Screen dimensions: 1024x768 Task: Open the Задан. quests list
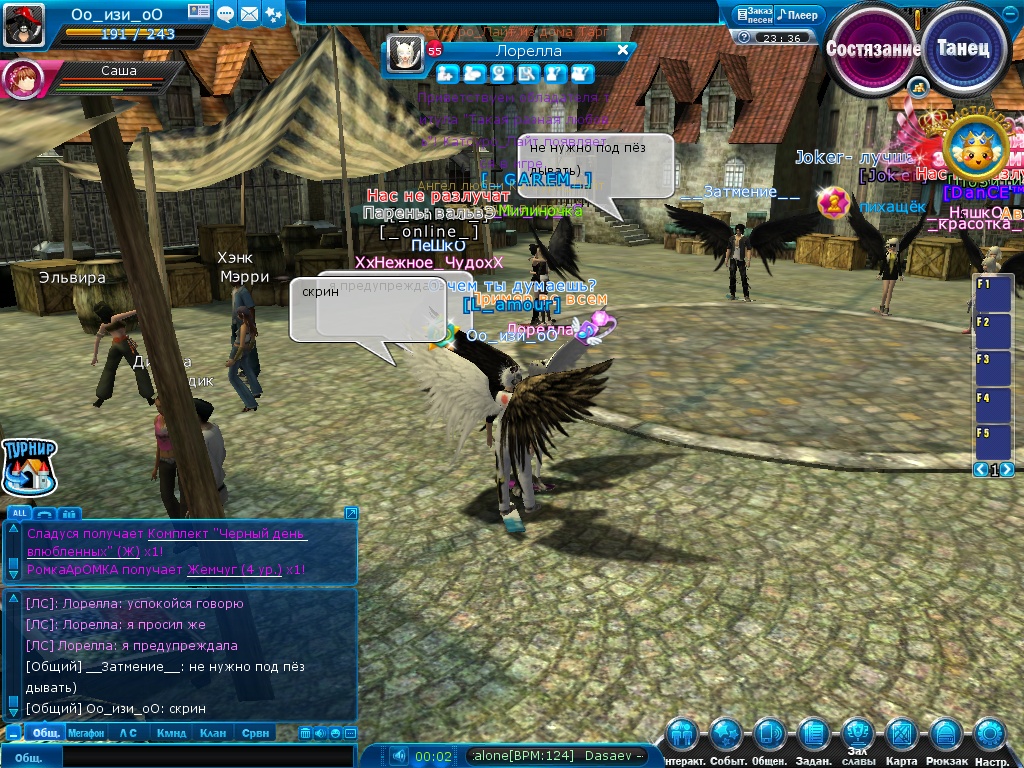814,738
